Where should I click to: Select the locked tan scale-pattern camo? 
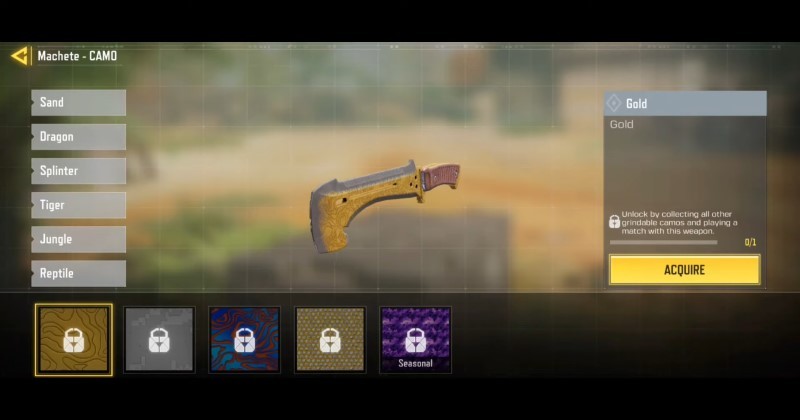(330, 340)
